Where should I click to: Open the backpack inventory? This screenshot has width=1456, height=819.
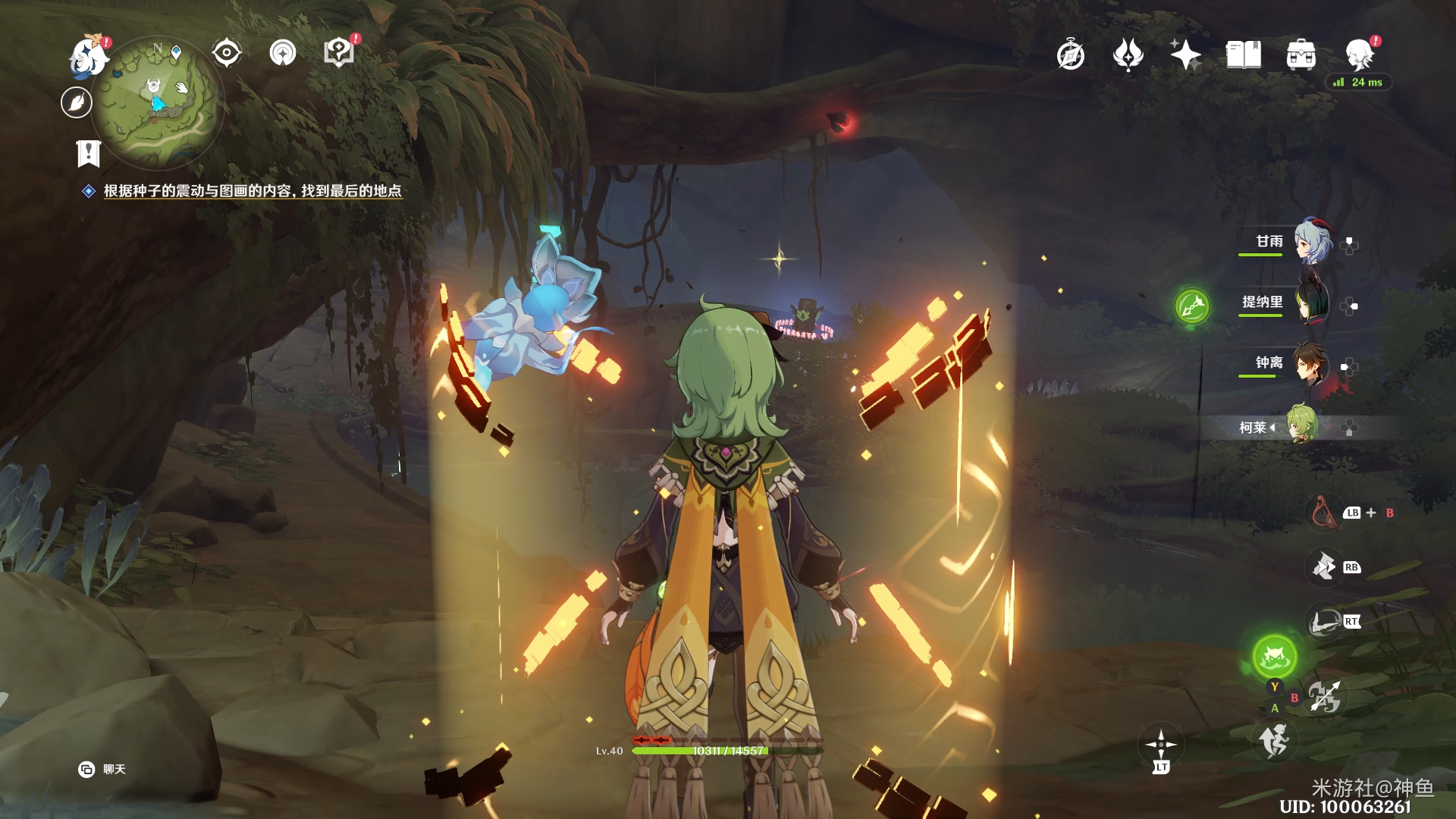tap(1301, 55)
